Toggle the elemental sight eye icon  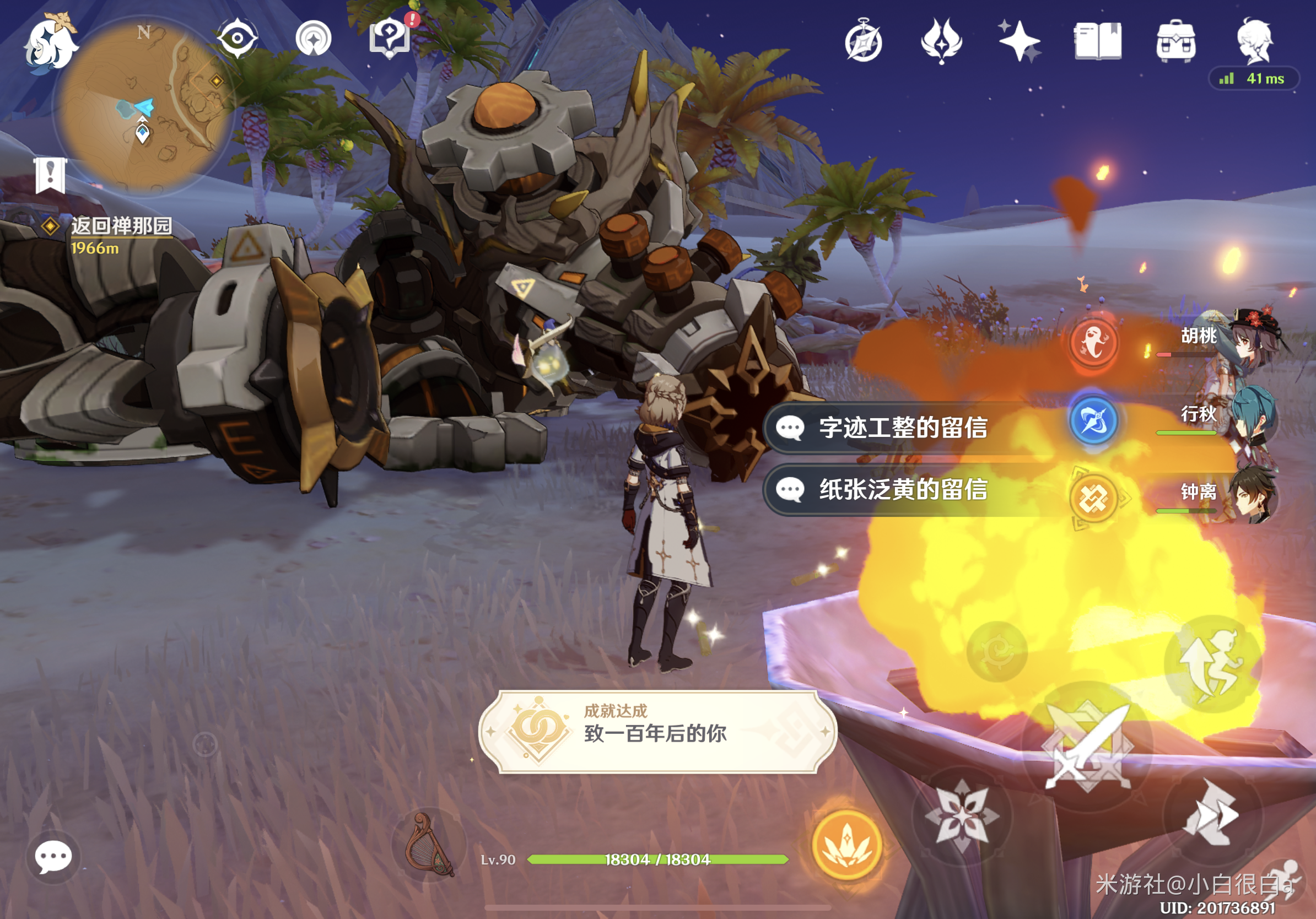click(x=237, y=39)
